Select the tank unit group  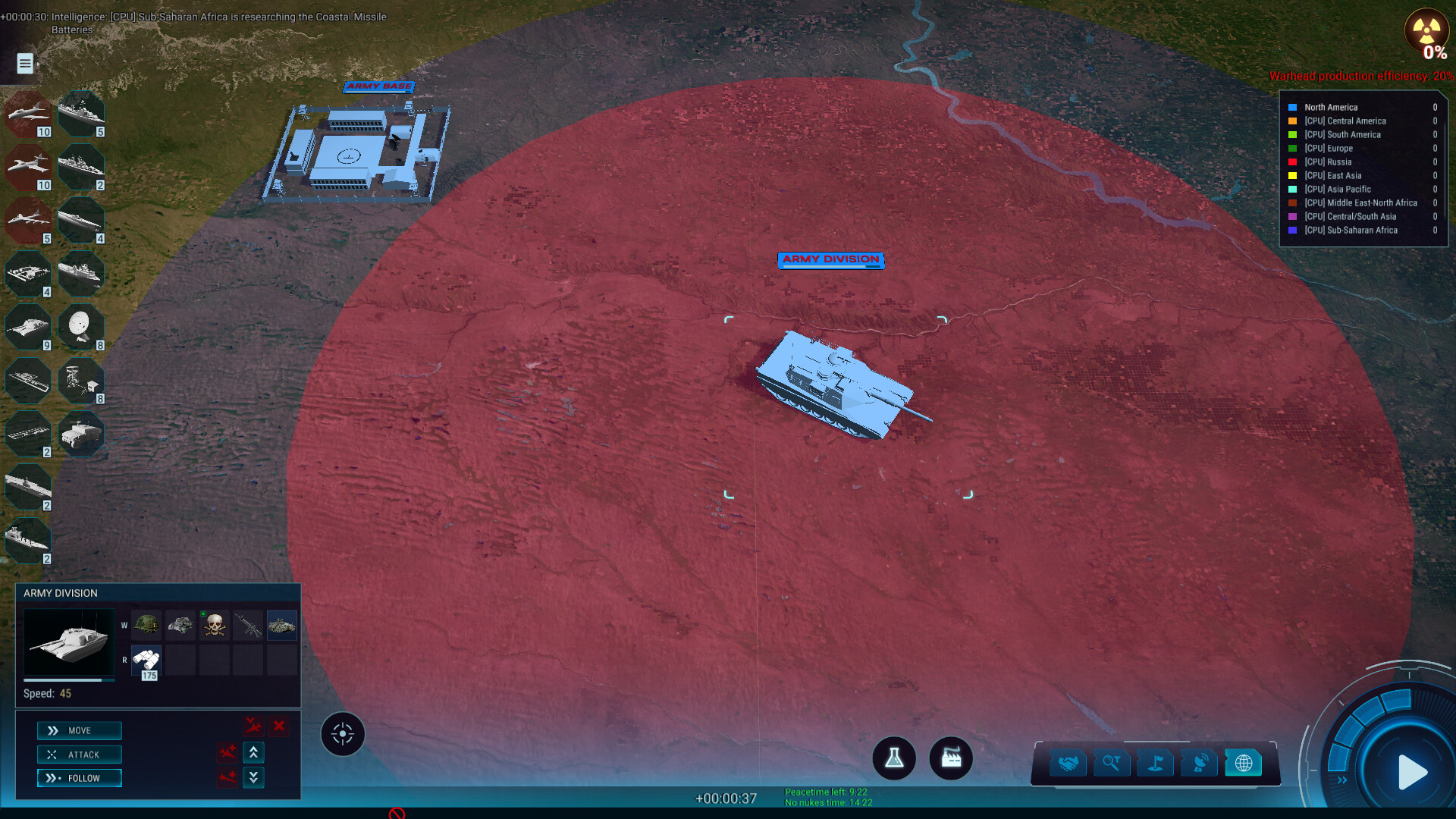[28, 326]
